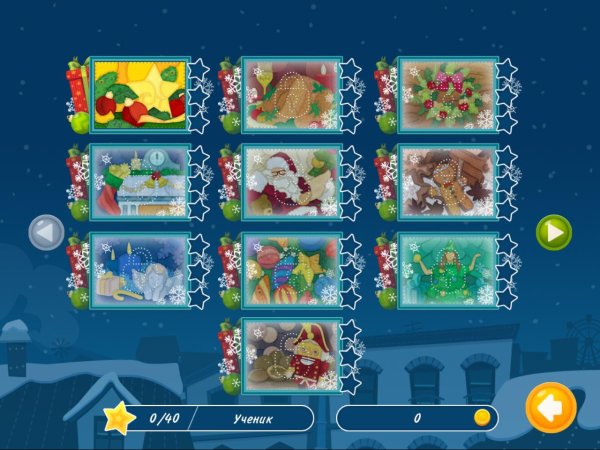
Task: Select the Santa Claus level thumbnail
Action: tap(292, 182)
